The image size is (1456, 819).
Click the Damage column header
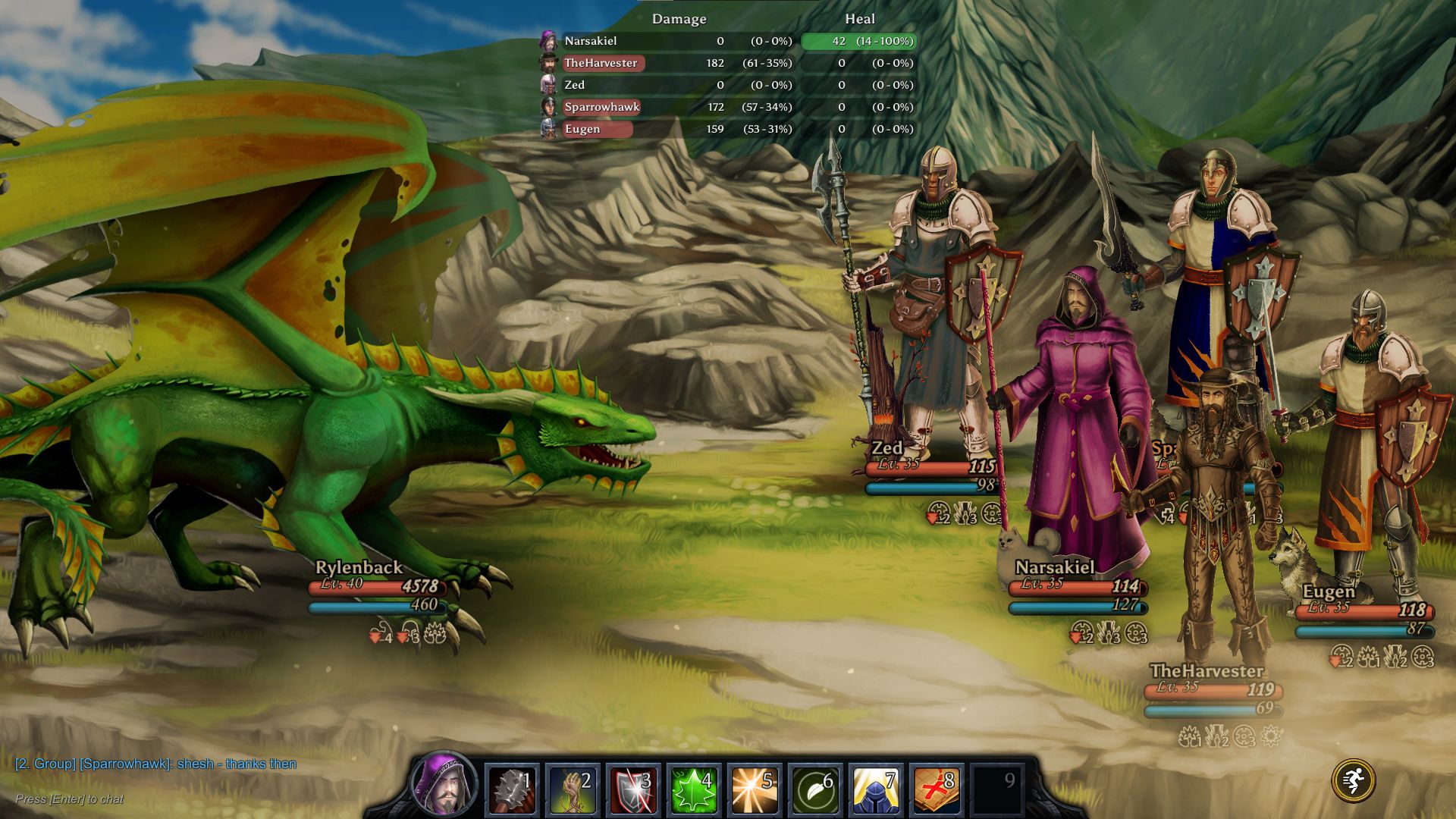(679, 19)
